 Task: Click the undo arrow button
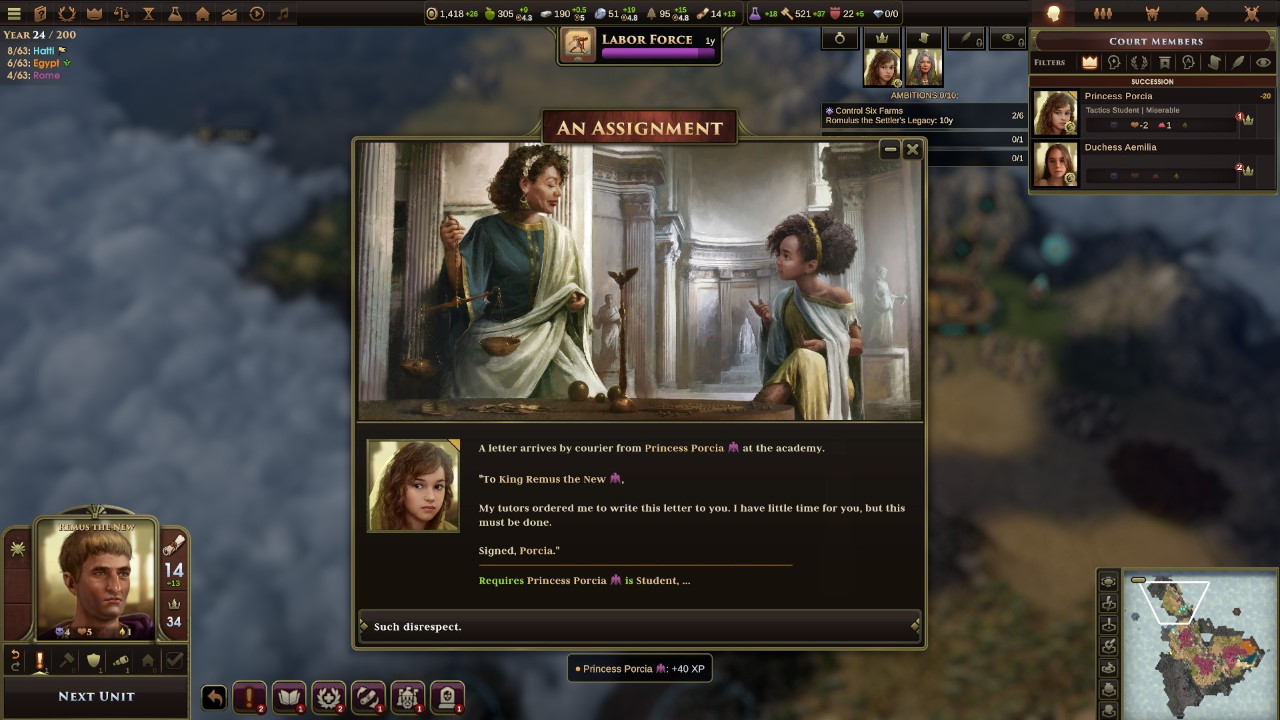click(x=214, y=697)
